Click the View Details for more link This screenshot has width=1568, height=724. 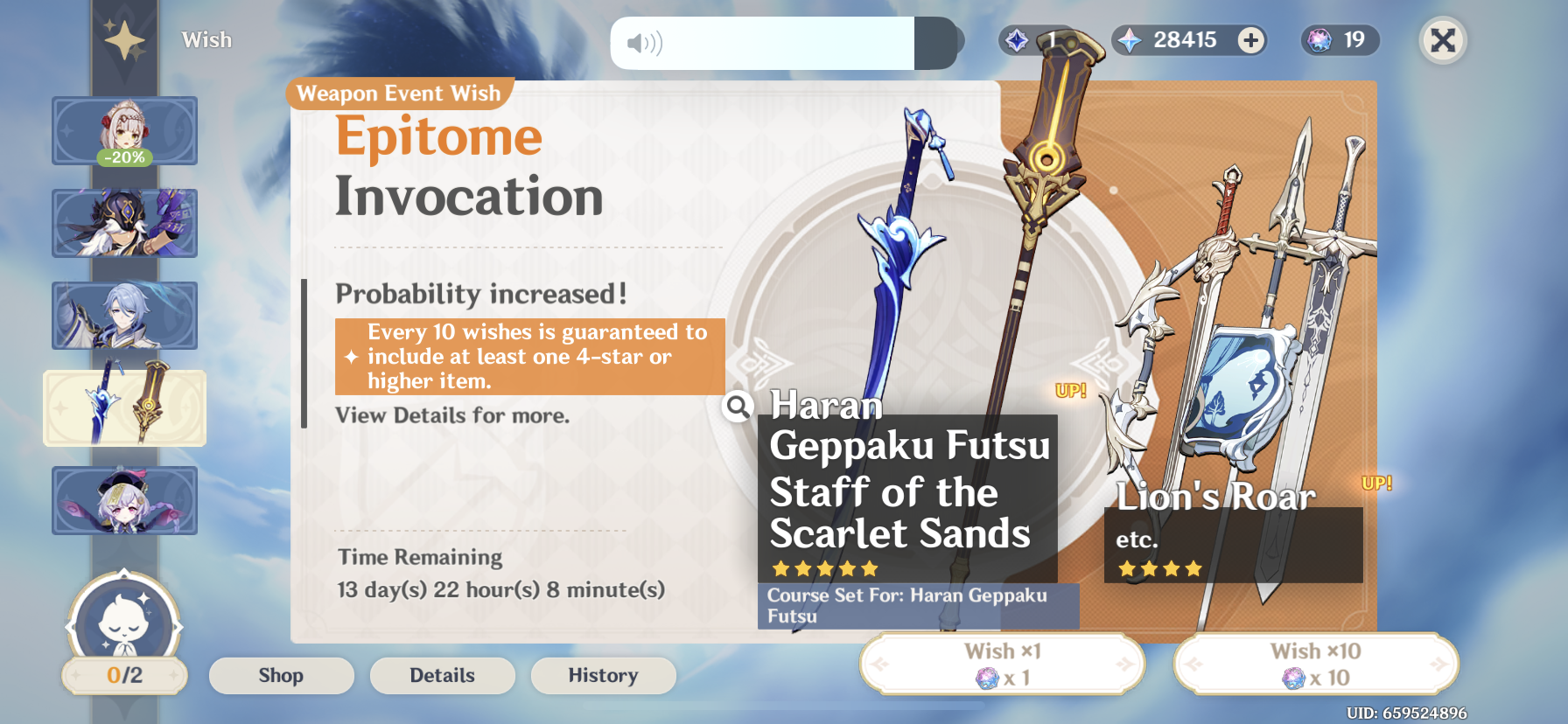(x=451, y=415)
